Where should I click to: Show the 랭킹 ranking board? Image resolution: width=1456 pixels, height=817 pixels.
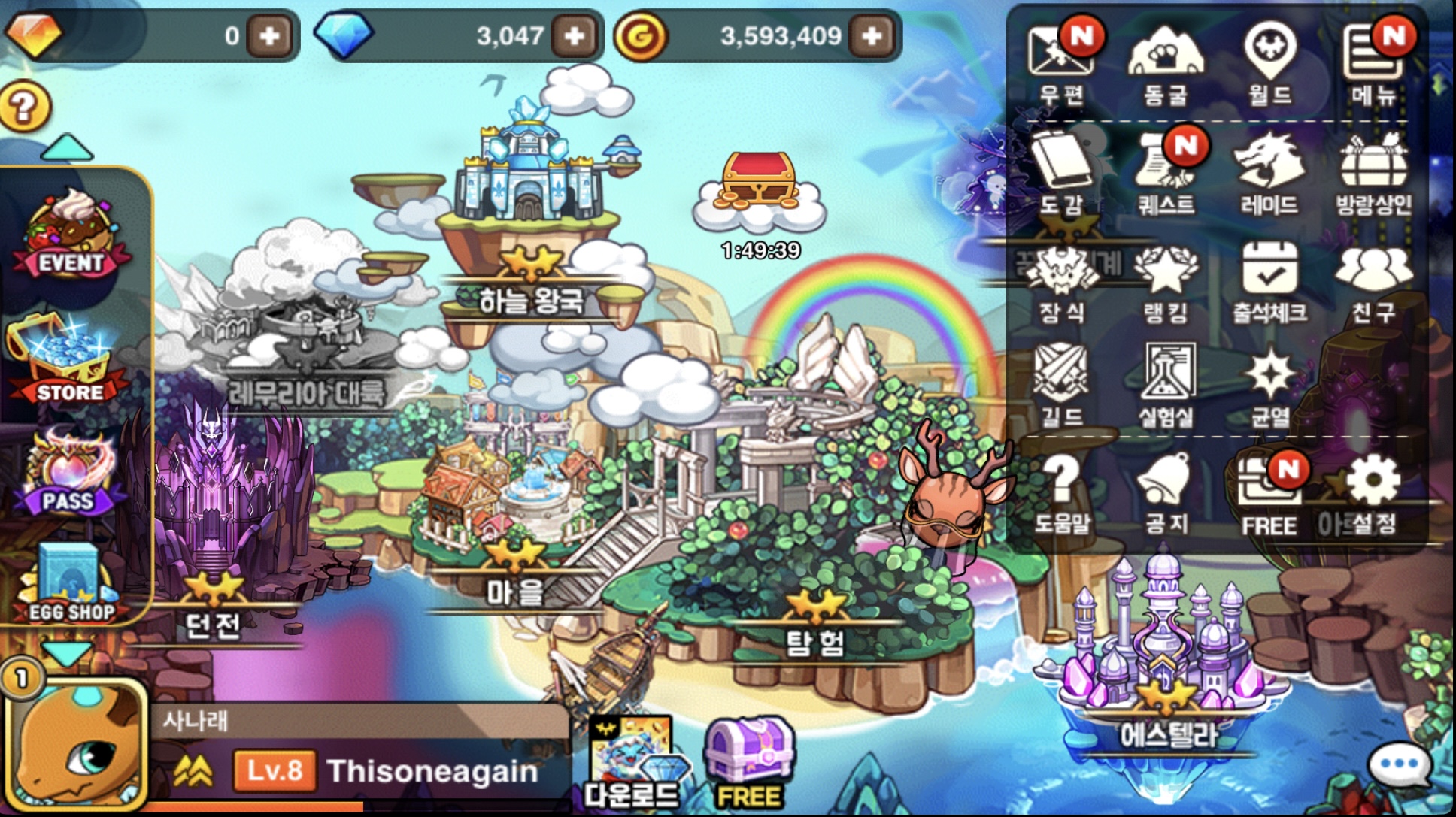pyautogui.click(x=1165, y=280)
